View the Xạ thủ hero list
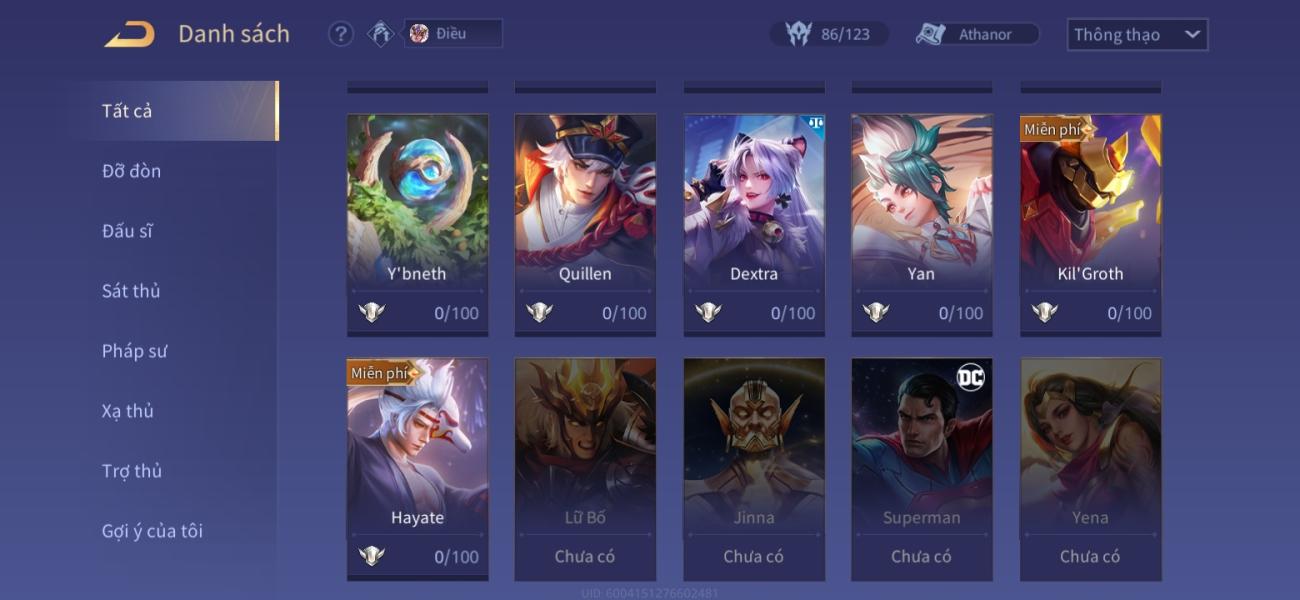The width and height of the screenshot is (1300, 600). (x=127, y=411)
